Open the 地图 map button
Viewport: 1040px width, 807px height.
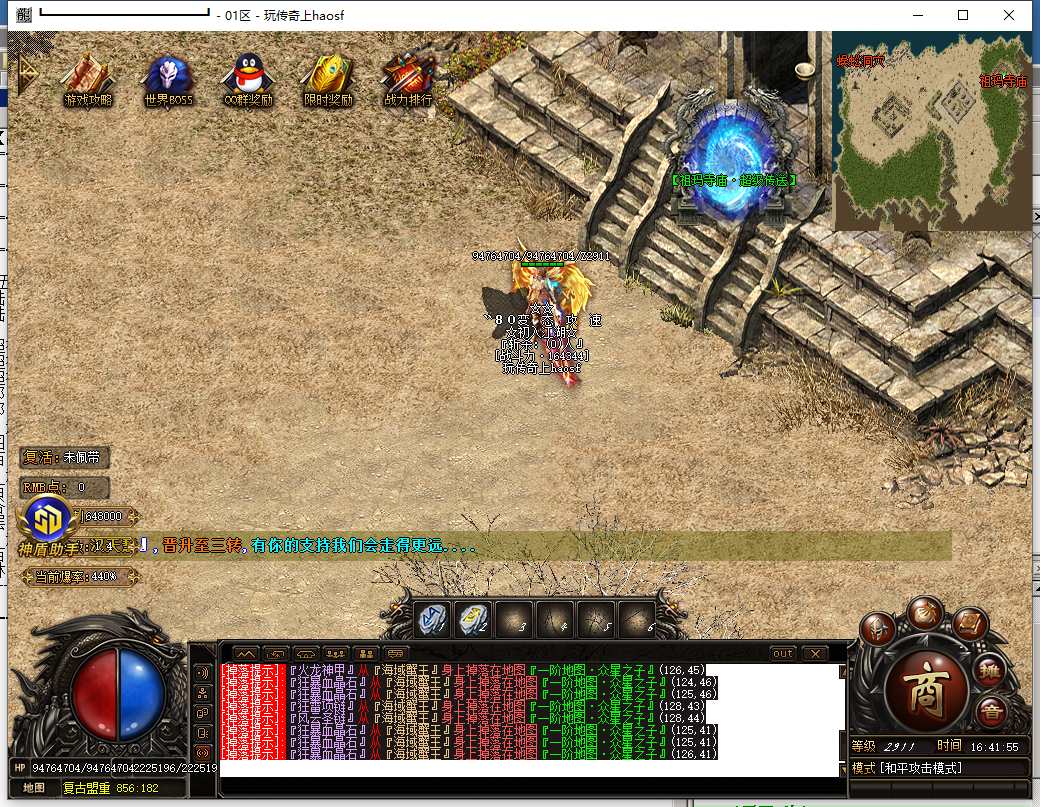point(34,788)
